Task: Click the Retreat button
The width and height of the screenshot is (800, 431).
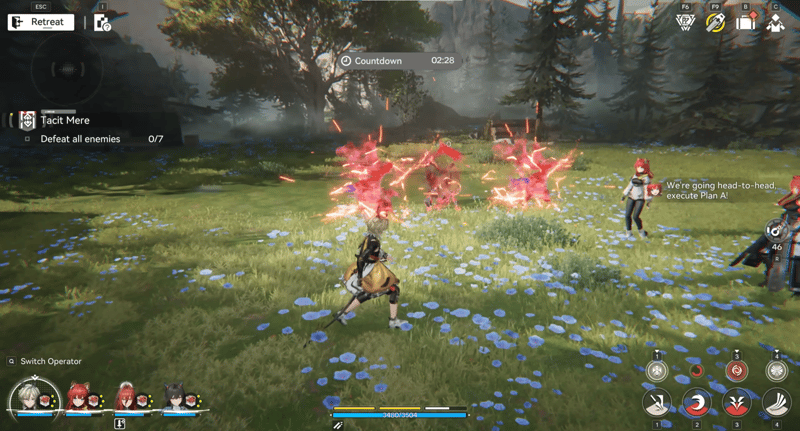Action: (41, 22)
